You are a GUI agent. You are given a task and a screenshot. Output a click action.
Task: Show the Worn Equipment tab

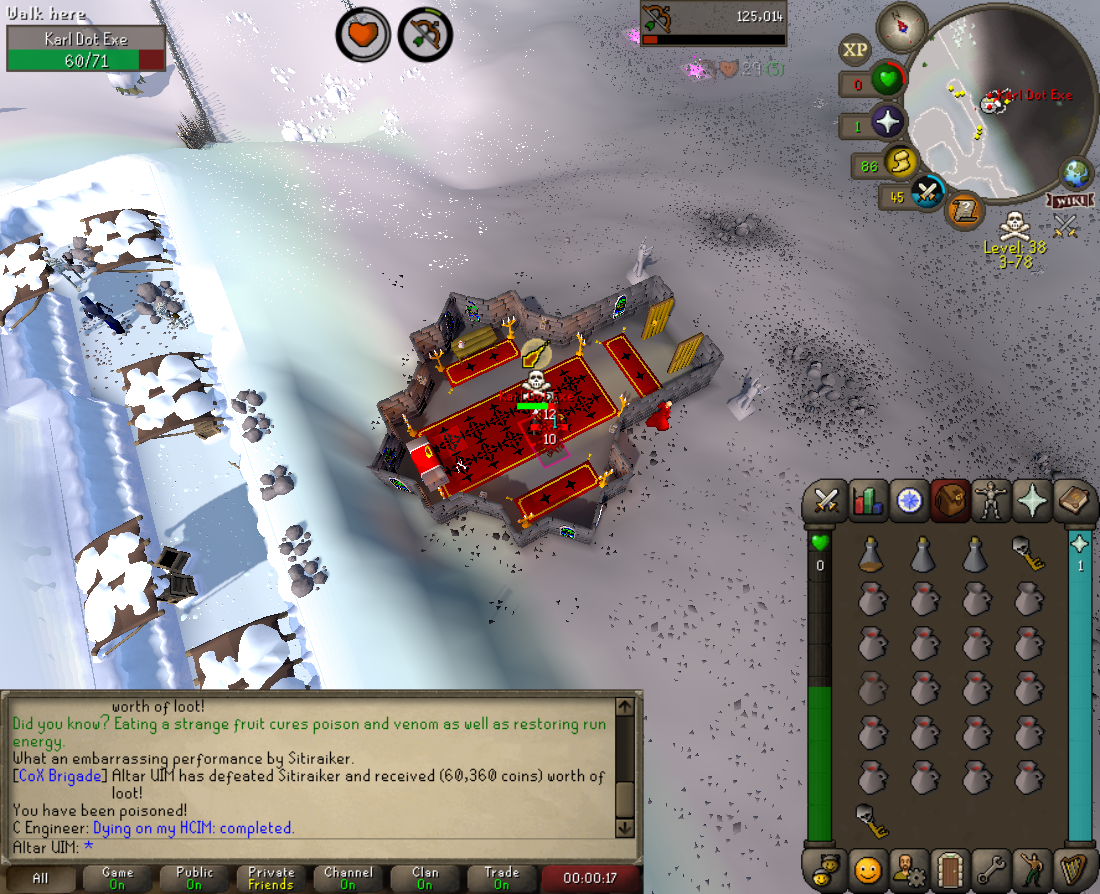point(991,500)
